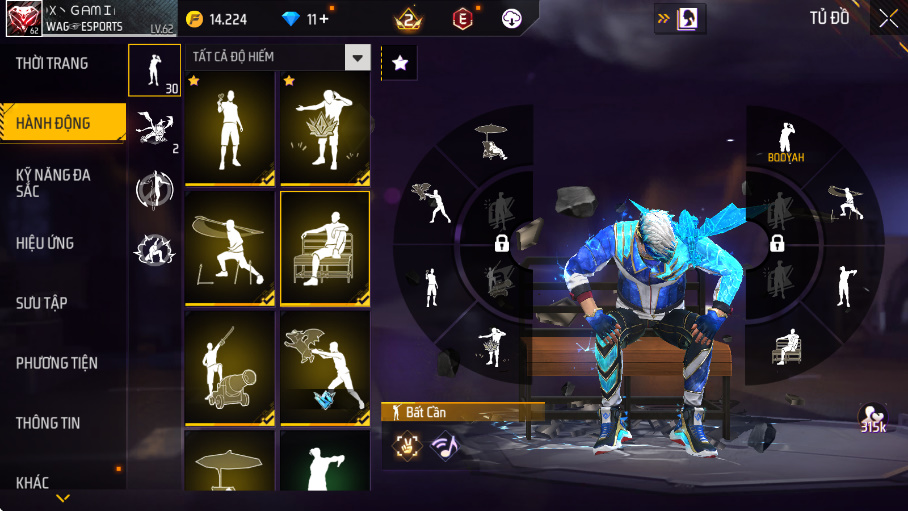The height and width of the screenshot is (511, 908).
Task: Select the Hiệu Ứng menu entry
Action: coord(45,243)
